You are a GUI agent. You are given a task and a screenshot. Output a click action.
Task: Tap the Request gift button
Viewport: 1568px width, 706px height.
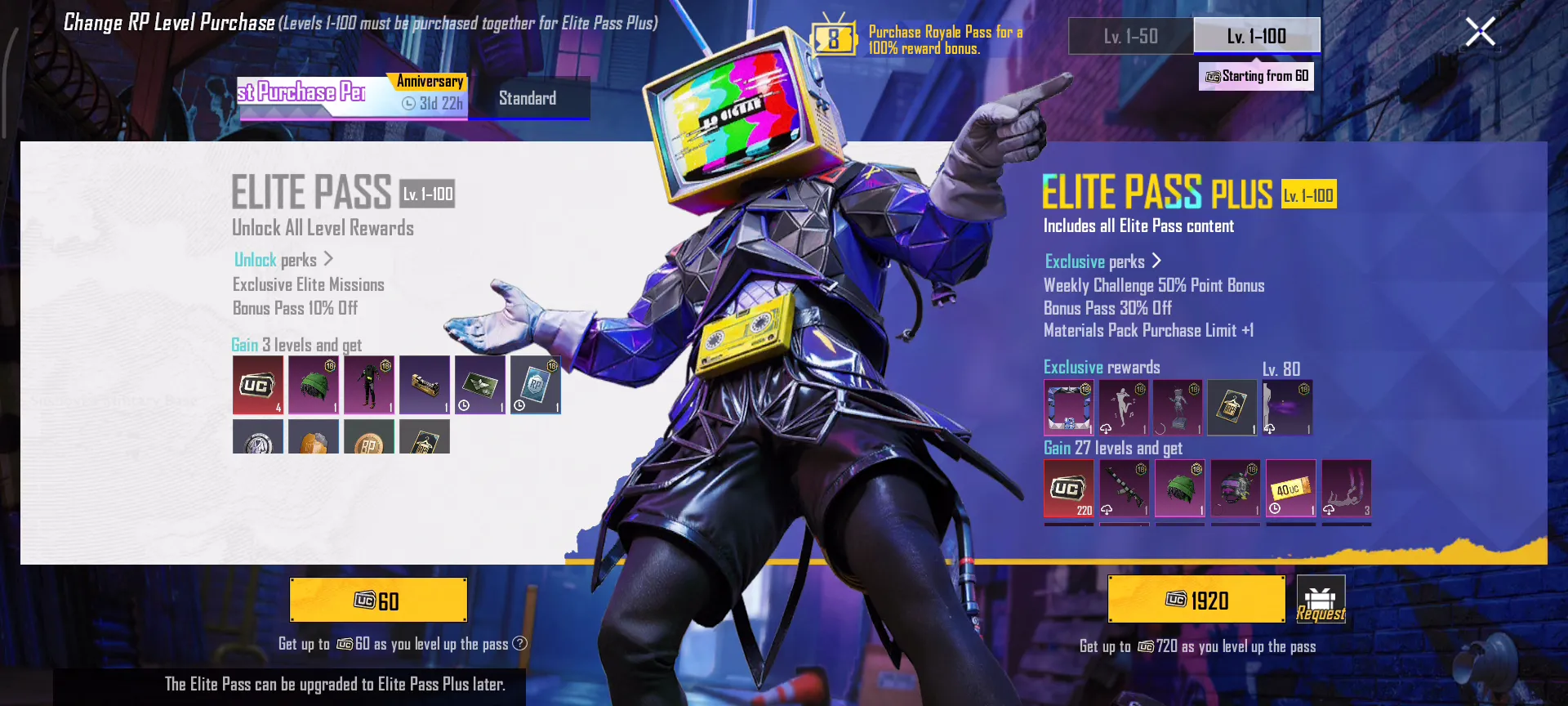click(x=1321, y=600)
